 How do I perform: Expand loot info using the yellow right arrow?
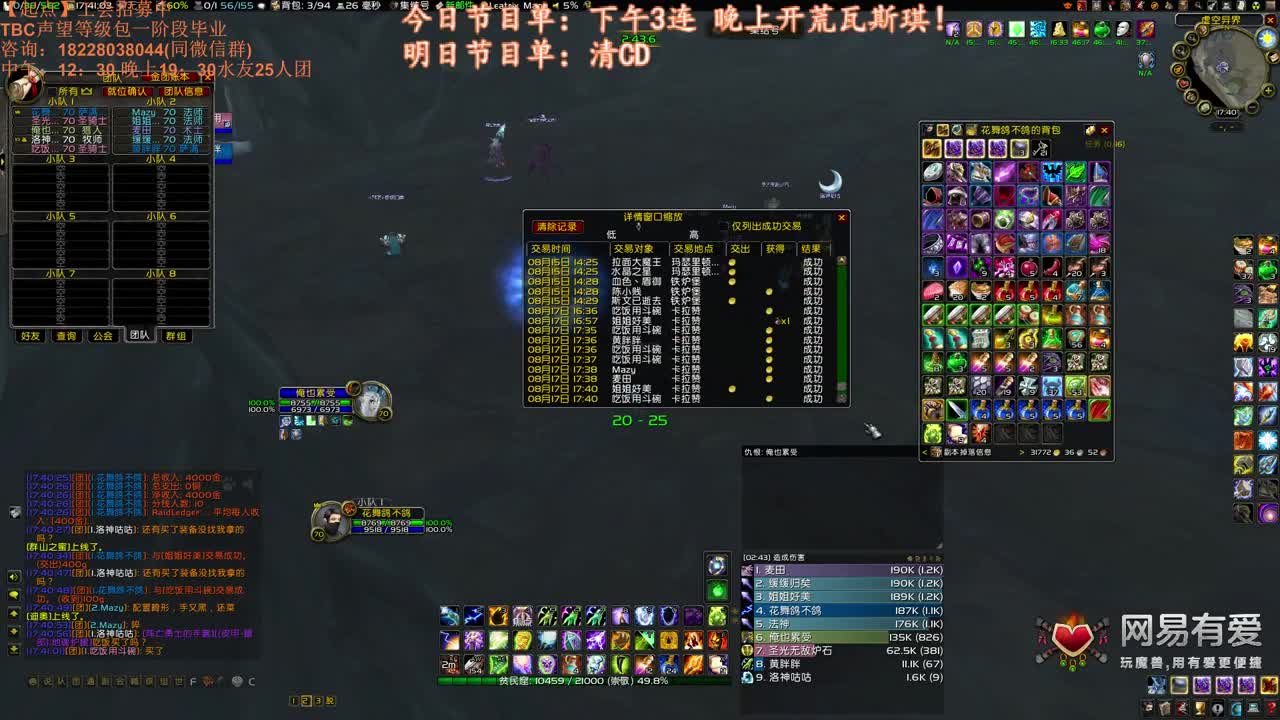tap(1020, 453)
